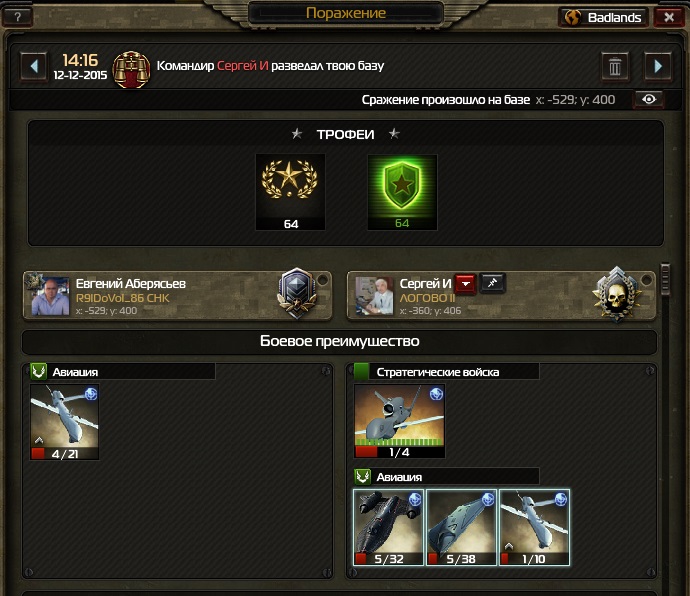Select the strategic unit showing 1/4
Image resolution: width=690 pixels, height=596 pixels.
pos(400,420)
